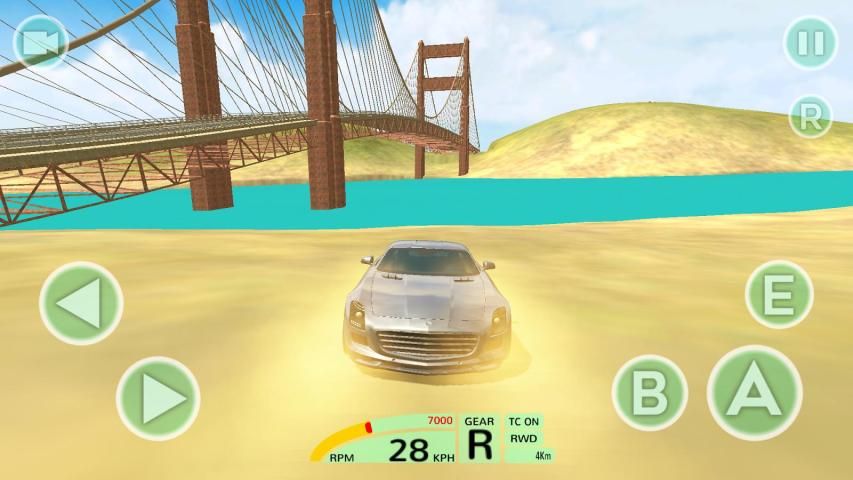Image resolution: width=853 pixels, height=480 pixels.
Task: Steer left with the left arrow
Action: [81, 302]
